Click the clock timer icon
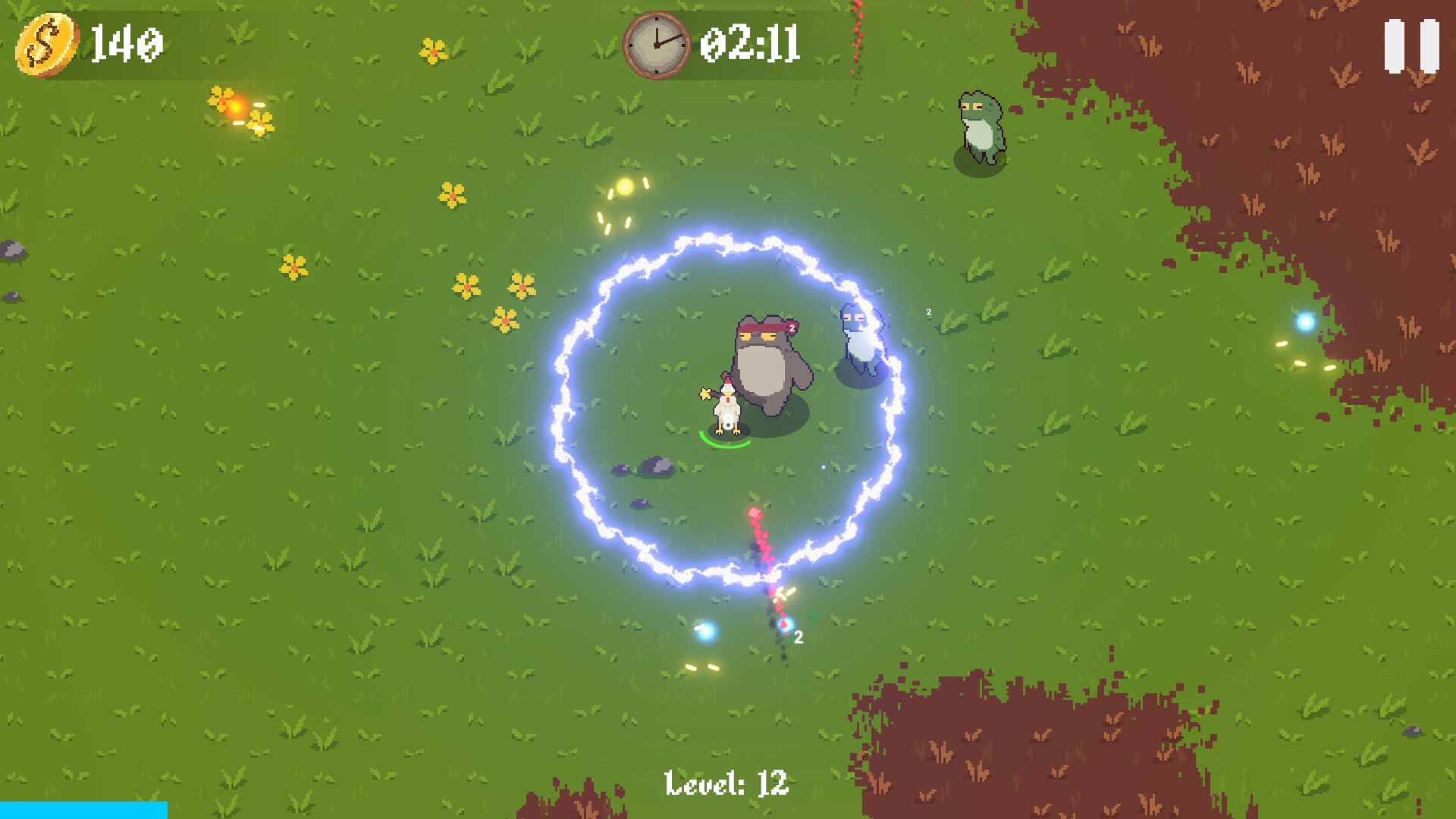This screenshot has height=819, width=1456. pos(657,44)
